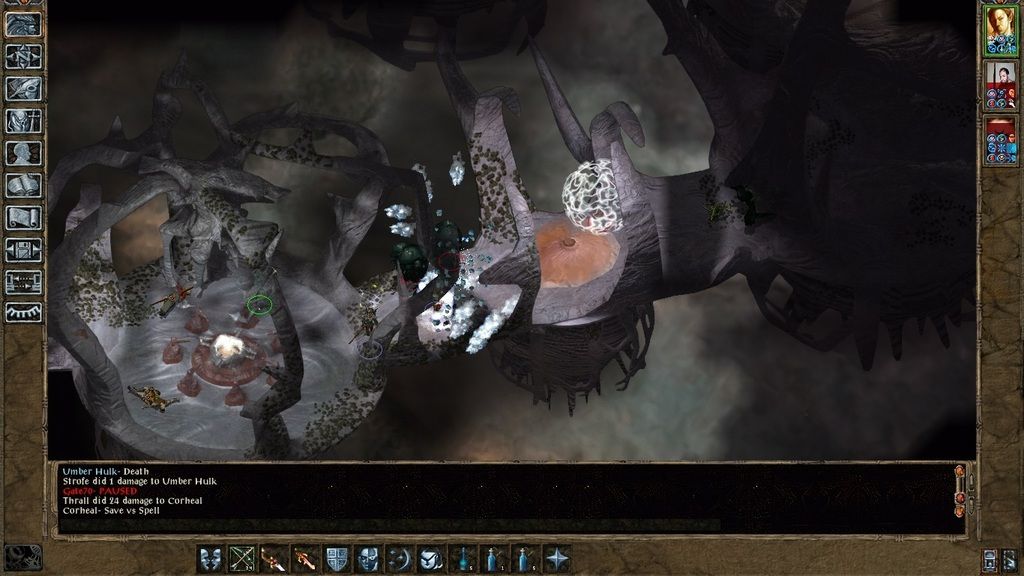
Task: Toggle the half-shadowed face stealth ability
Action: [369, 558]
